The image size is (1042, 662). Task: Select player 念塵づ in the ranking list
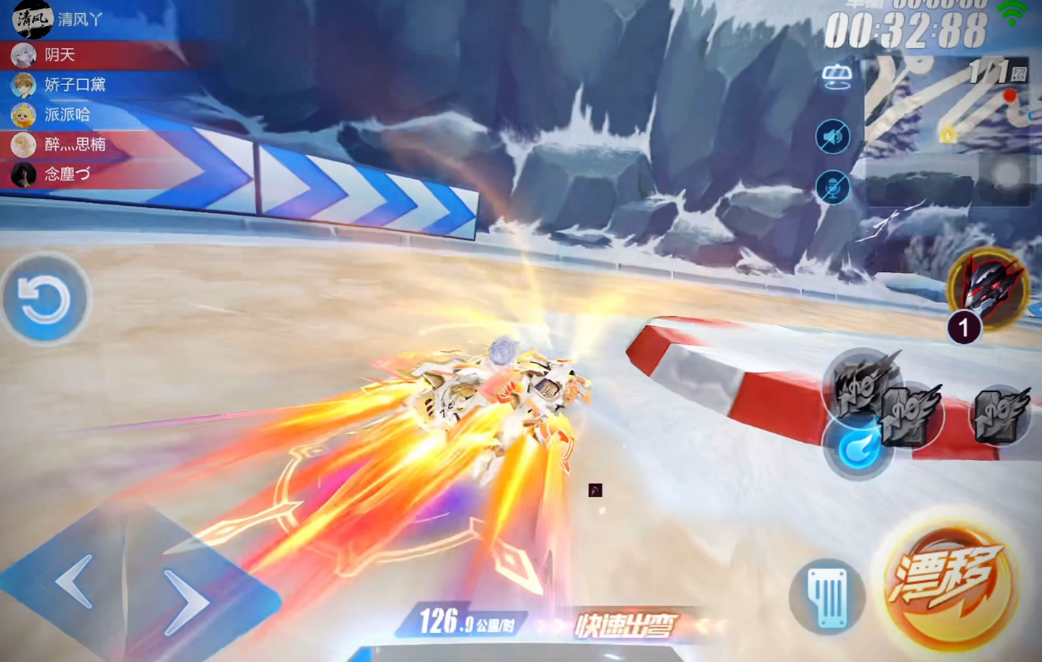click(x=70, y=175)
